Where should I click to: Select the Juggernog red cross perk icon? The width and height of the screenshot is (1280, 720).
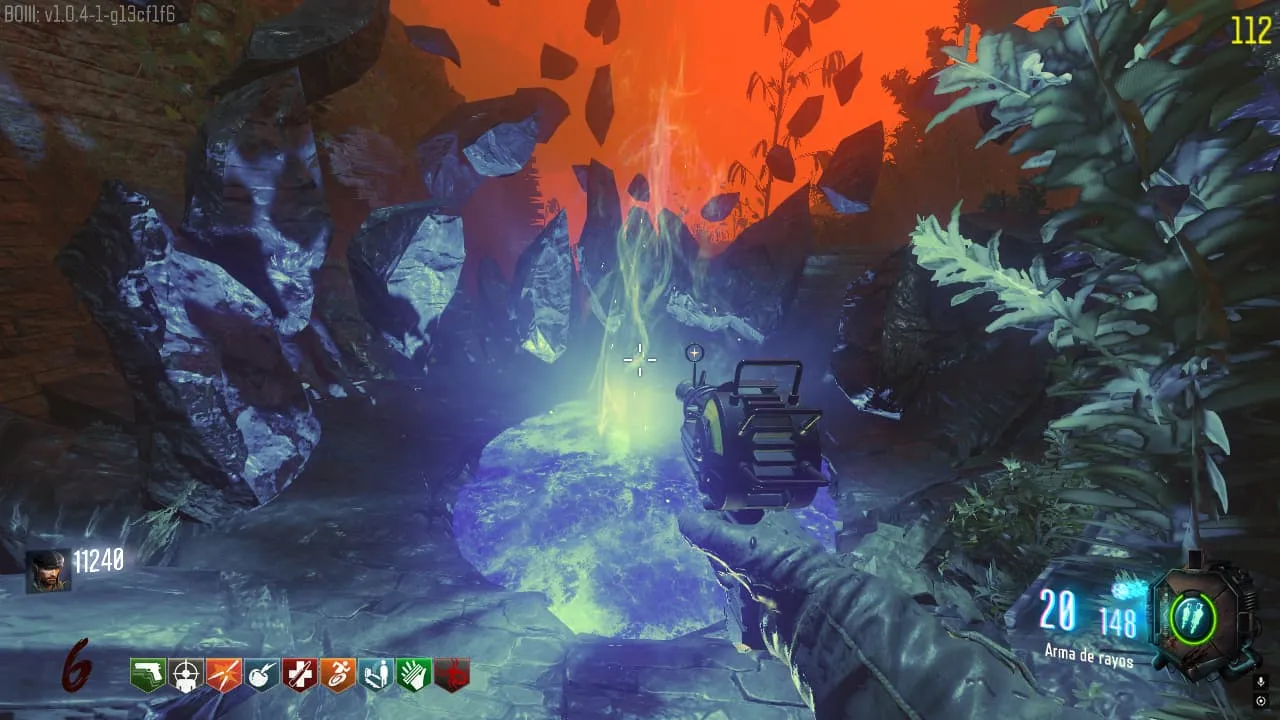tap(299, 675)
